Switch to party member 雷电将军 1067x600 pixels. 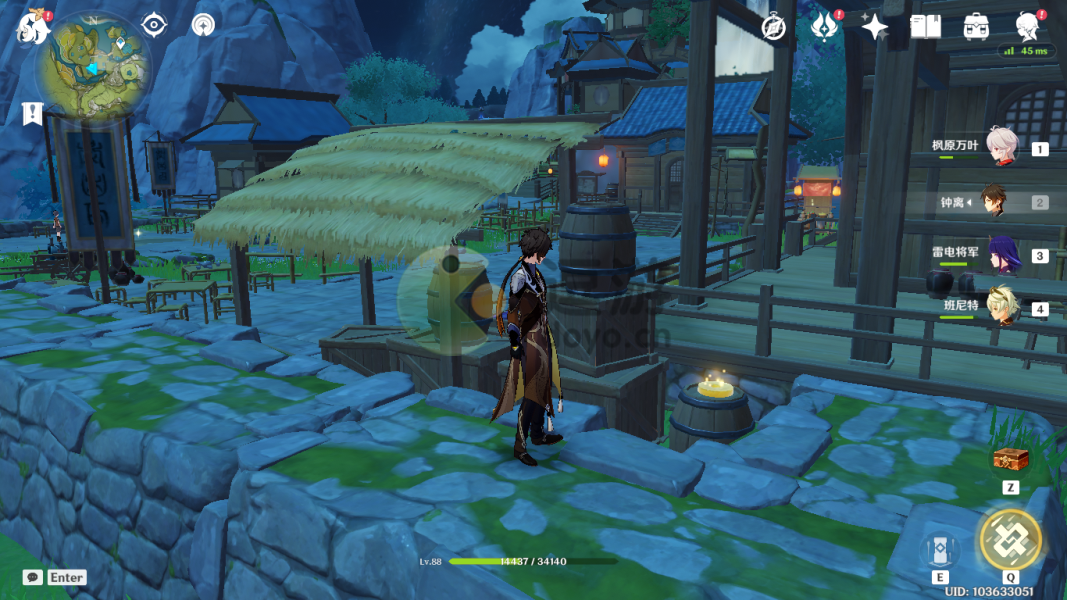coord(1001,255)
